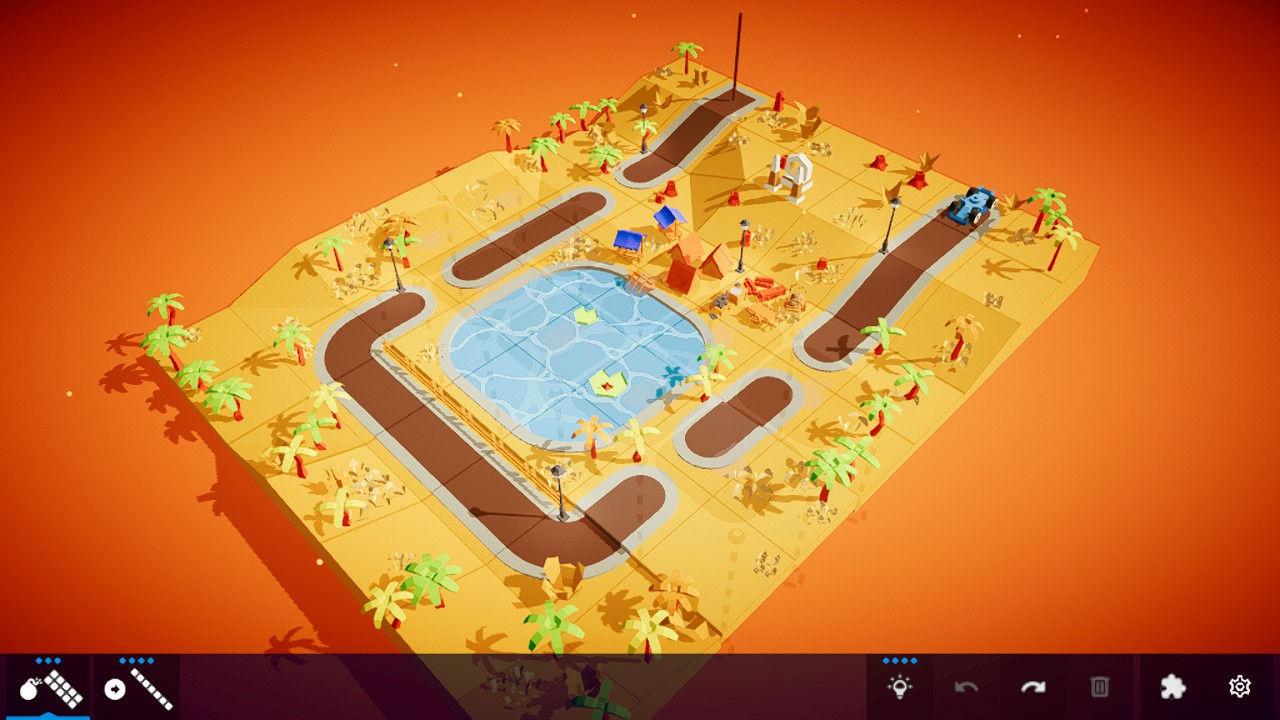The height and width of the screenshot is (720, 1280).
Task: Click the blue car on the road
Action: [973, 205]
